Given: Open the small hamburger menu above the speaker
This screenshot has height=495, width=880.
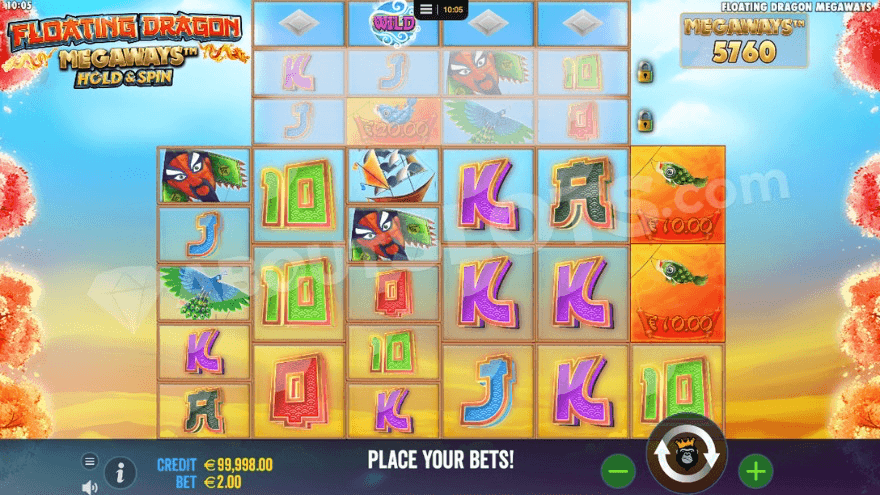Looking at the screenshot, I should pyautogui.click(x=90, y=461).
